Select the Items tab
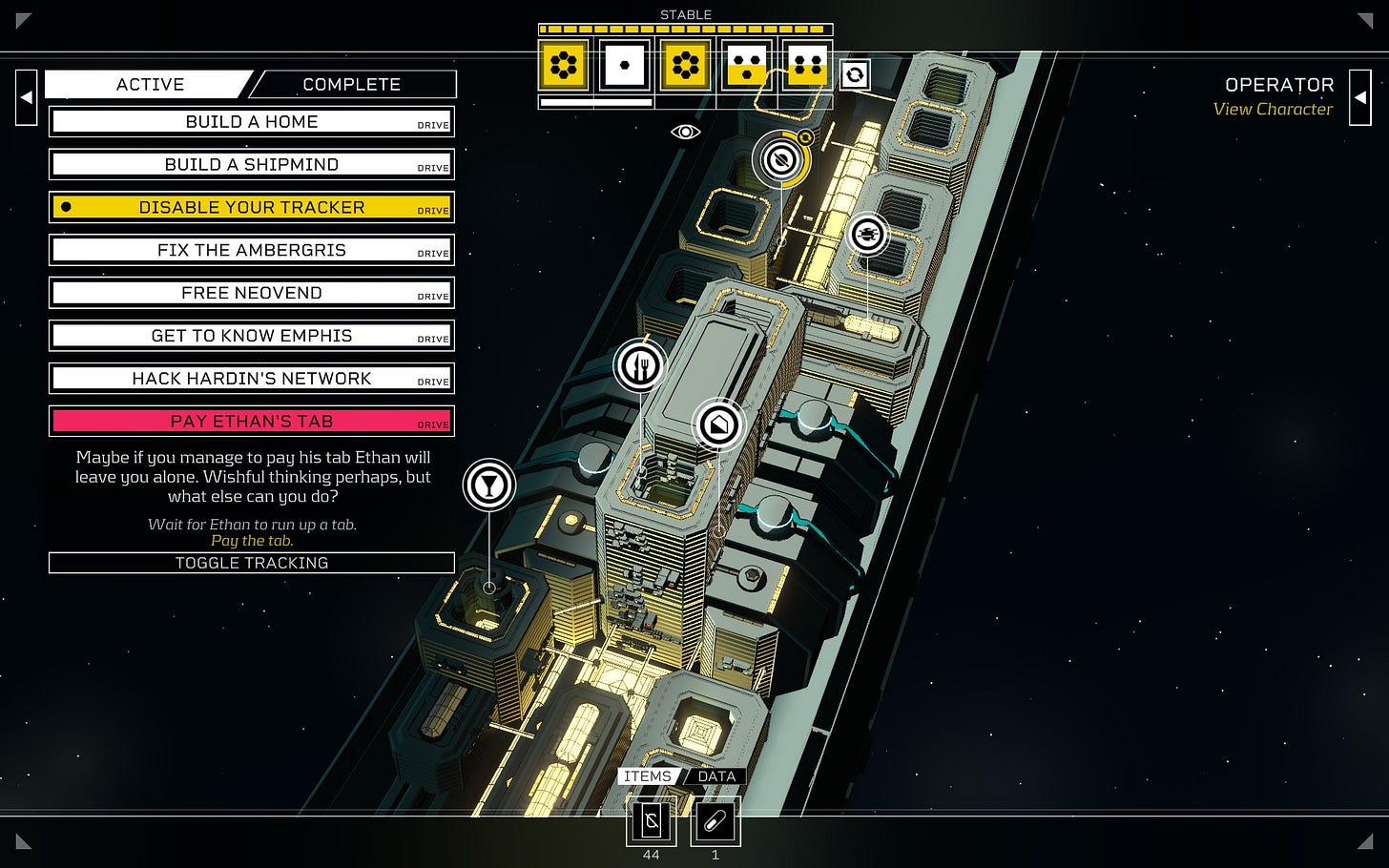The width and height of the screenshot is (1389, 868). point(648,776)
